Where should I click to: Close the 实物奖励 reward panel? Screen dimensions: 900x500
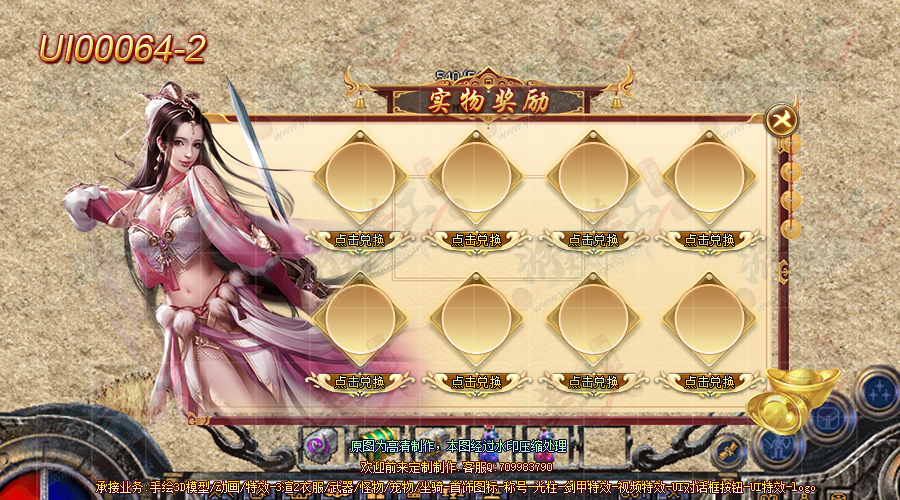pos(781,121)
